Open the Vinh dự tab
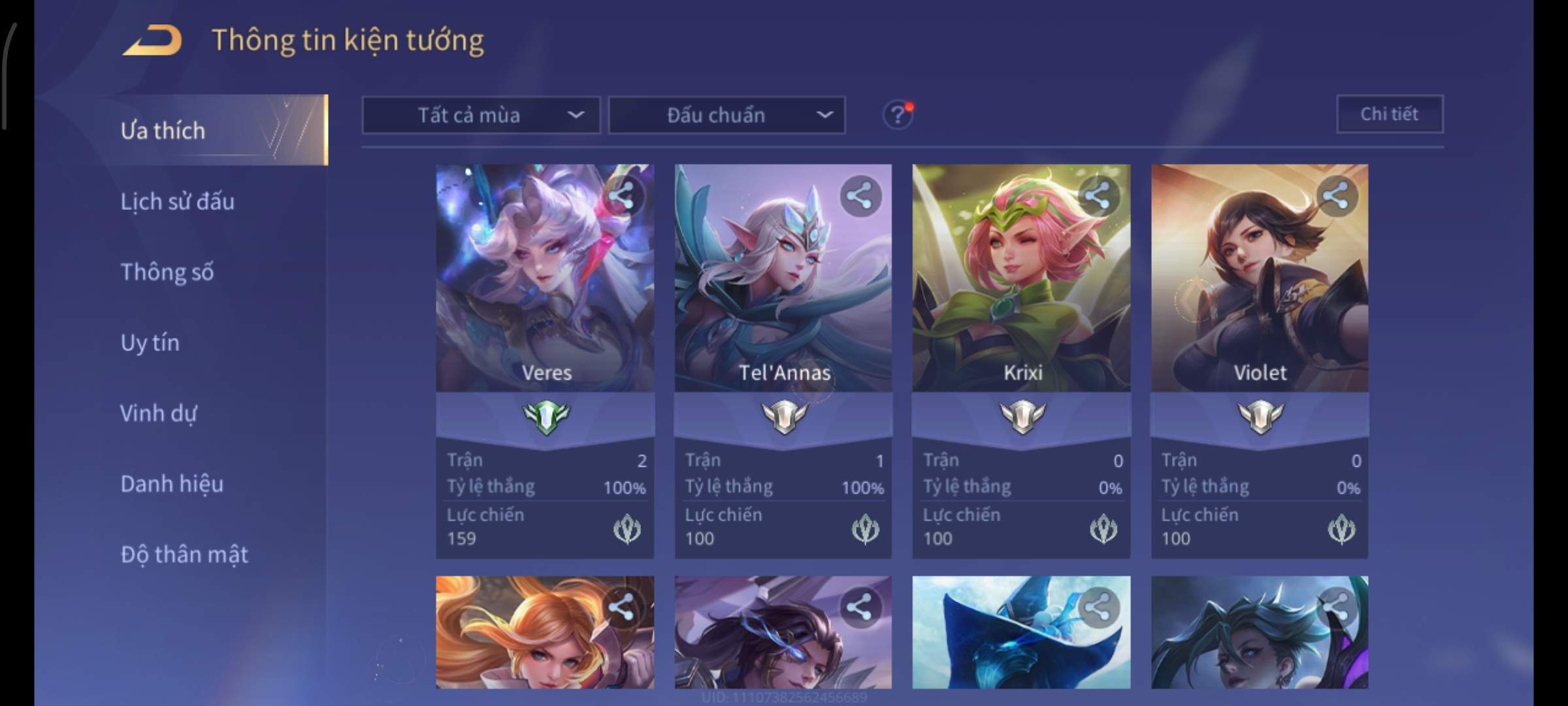 (159, 413)
